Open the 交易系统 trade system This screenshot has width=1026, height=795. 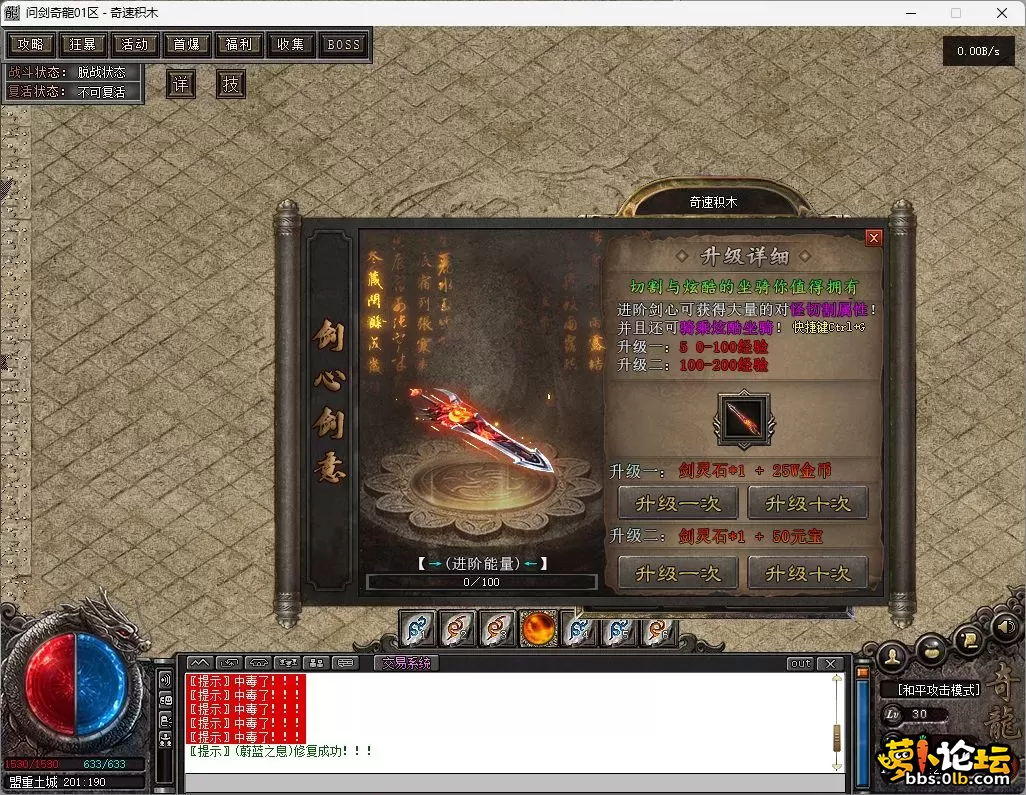[406, 663]
